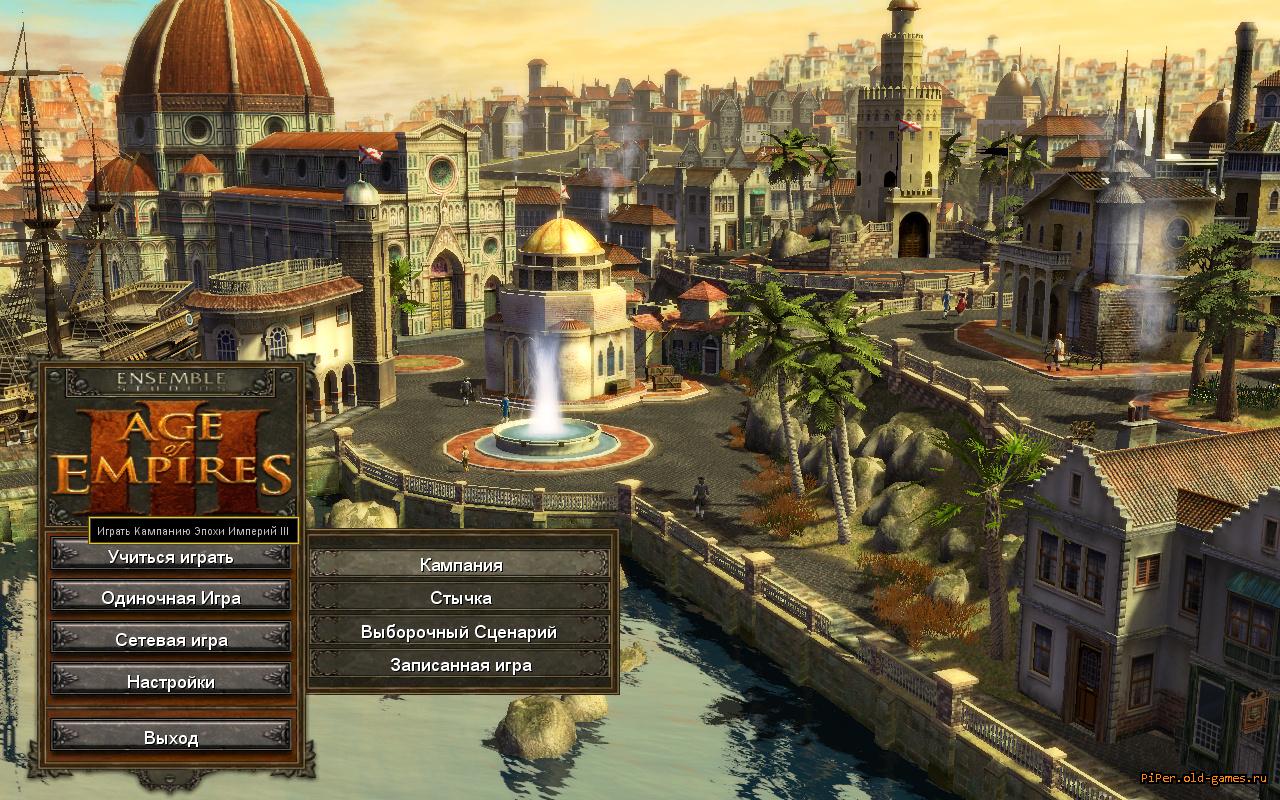Click the Выход button to quit
The image size is (1280, 800).
[x=171, y=738]
